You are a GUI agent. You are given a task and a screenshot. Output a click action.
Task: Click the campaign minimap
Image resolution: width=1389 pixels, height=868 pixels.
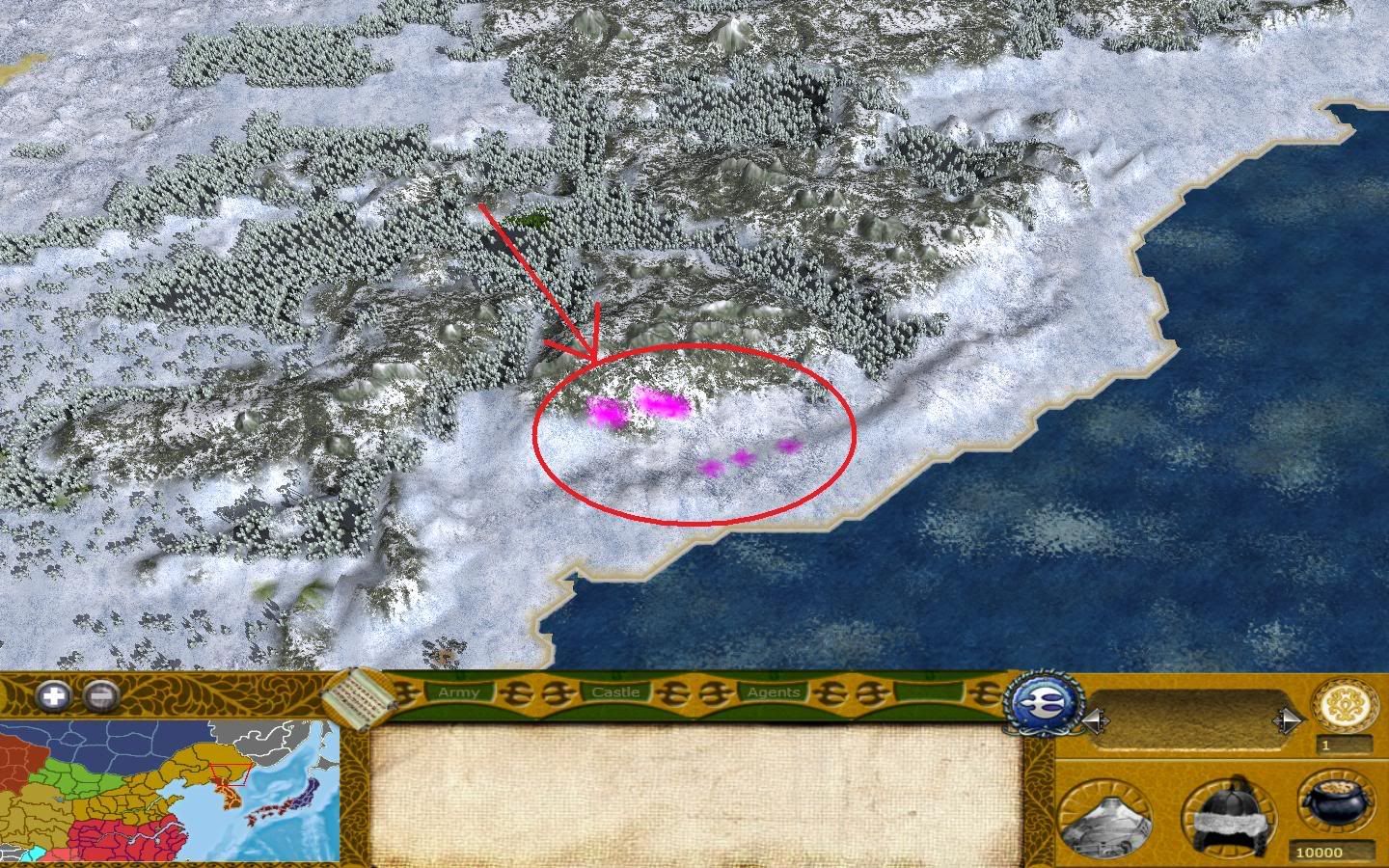[170, 791]
